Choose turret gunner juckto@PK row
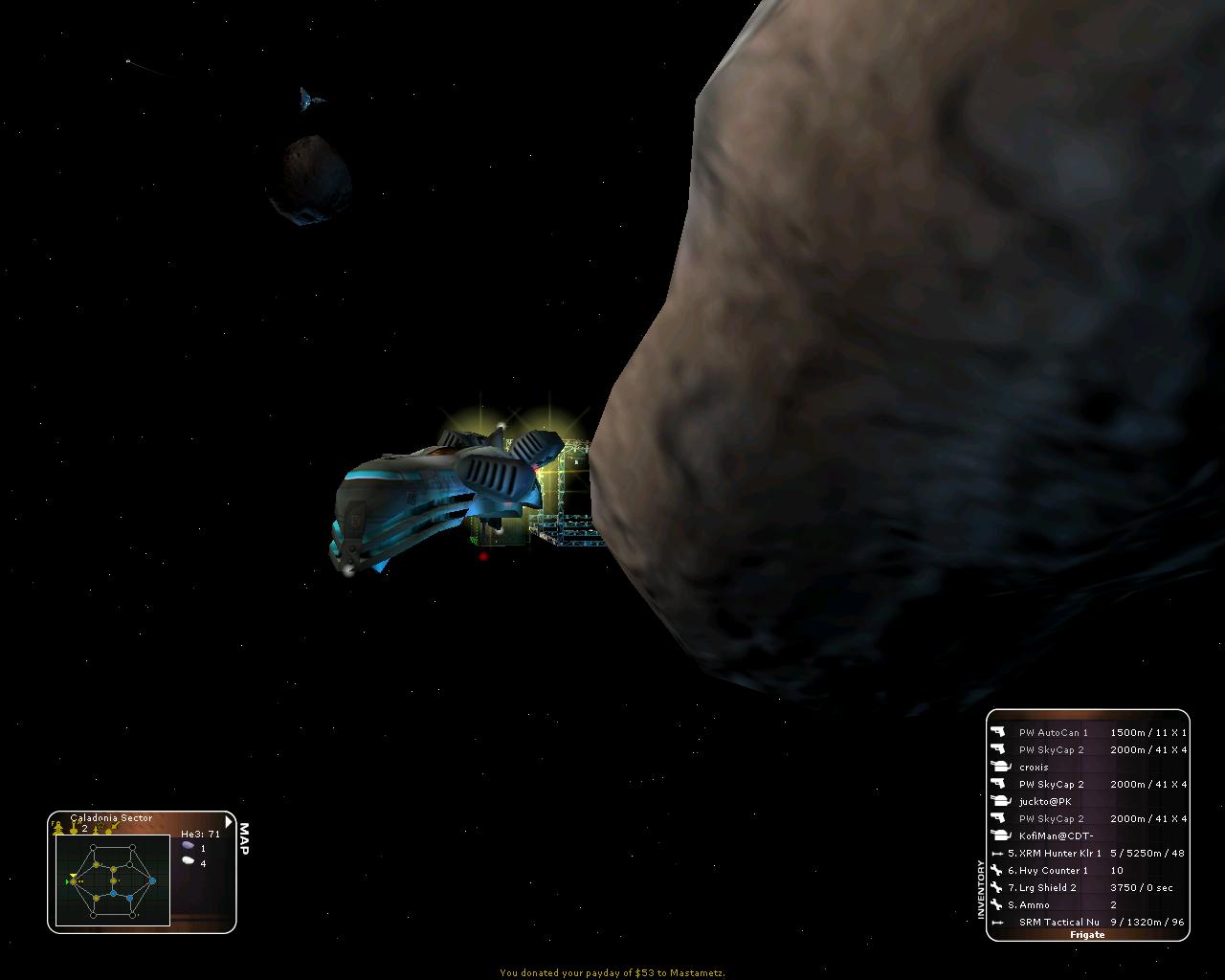This screenshot has width=1225, height=980. point(1045,801)
